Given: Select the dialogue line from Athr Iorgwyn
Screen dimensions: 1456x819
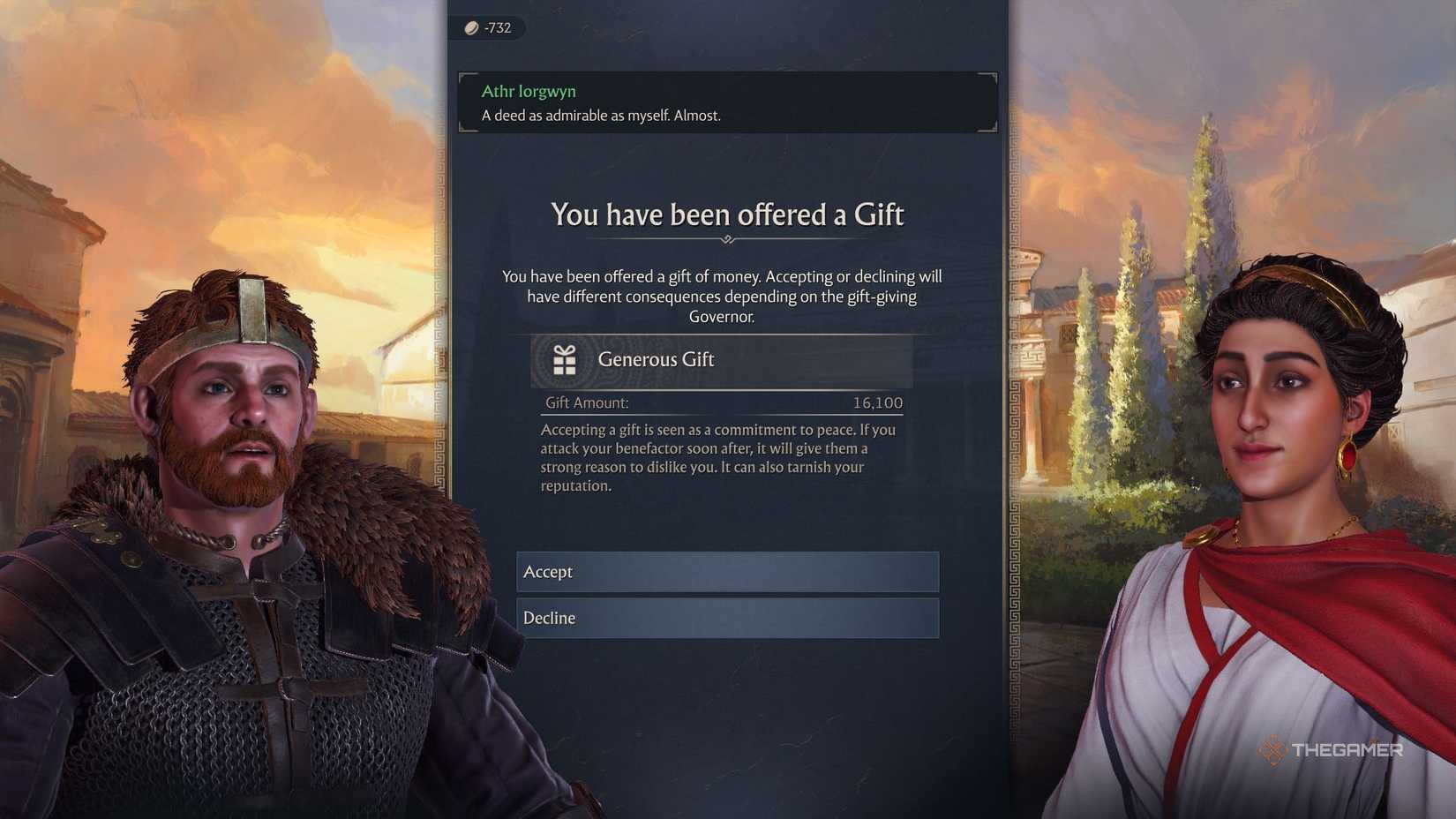Looking at the screenshot, I should point(601,115).
